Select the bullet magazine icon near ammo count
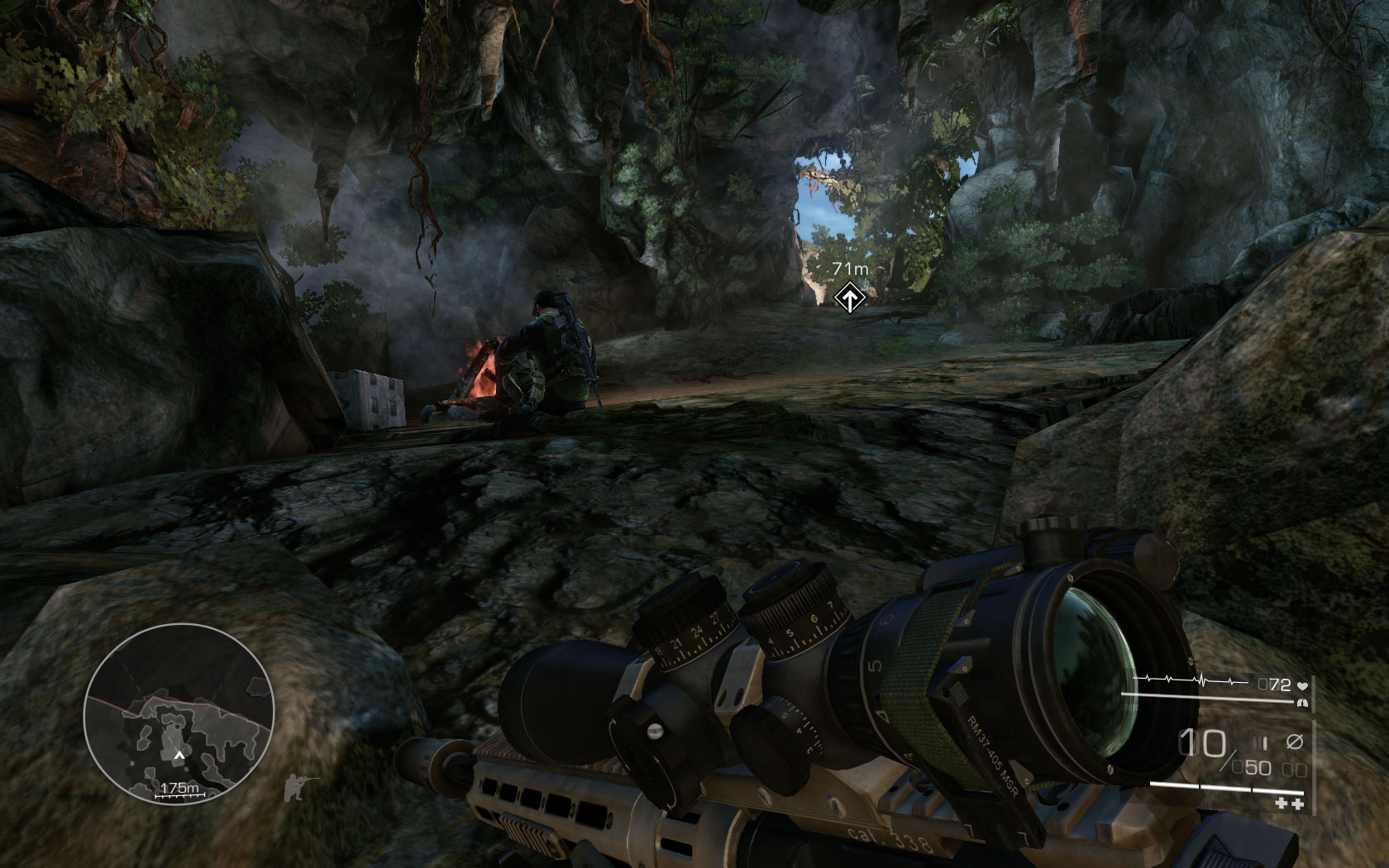This screenshot has width=1389, height=868. pyautogui.click(x=1260, y=742)
